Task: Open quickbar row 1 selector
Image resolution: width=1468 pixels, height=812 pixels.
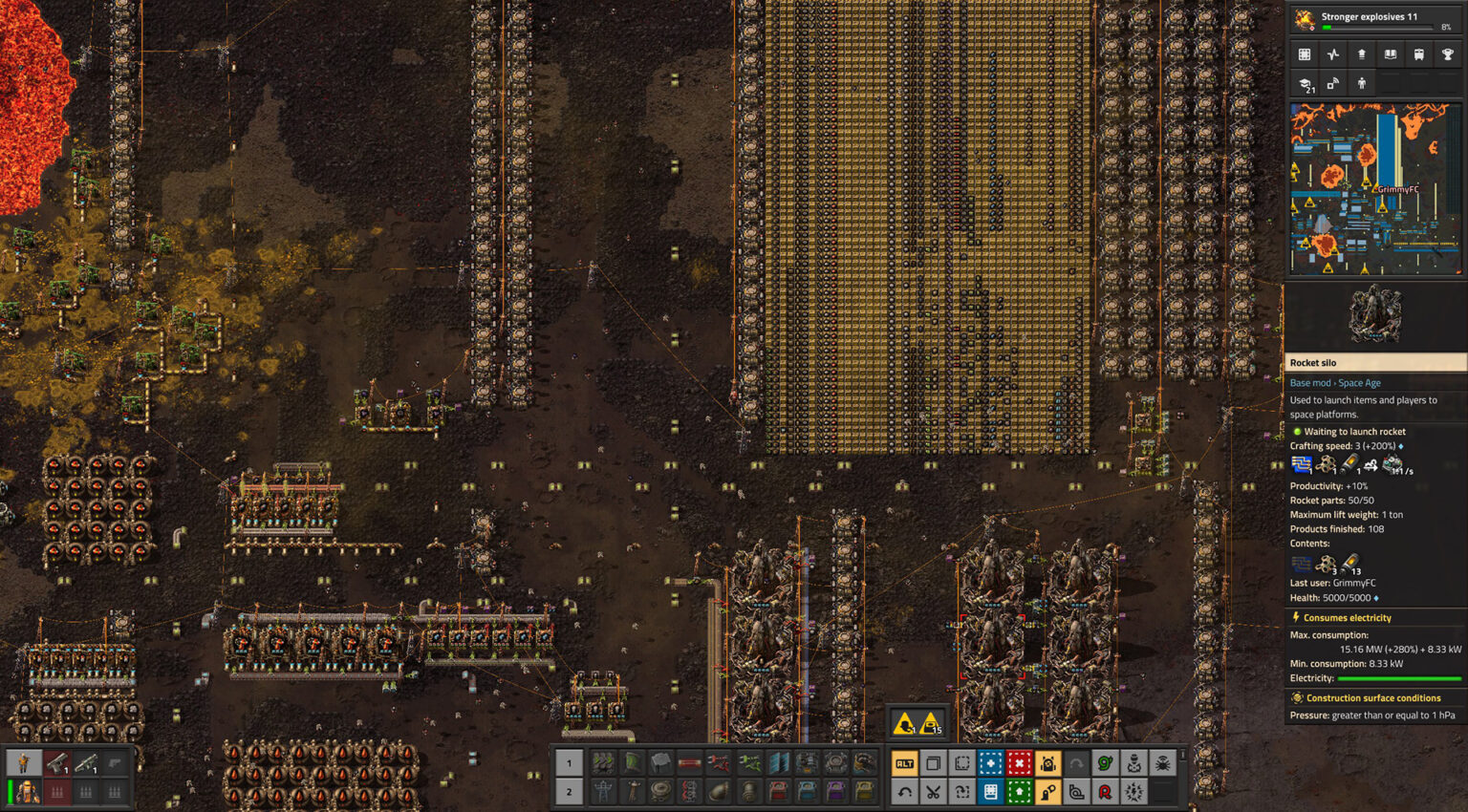Action: 569,763
